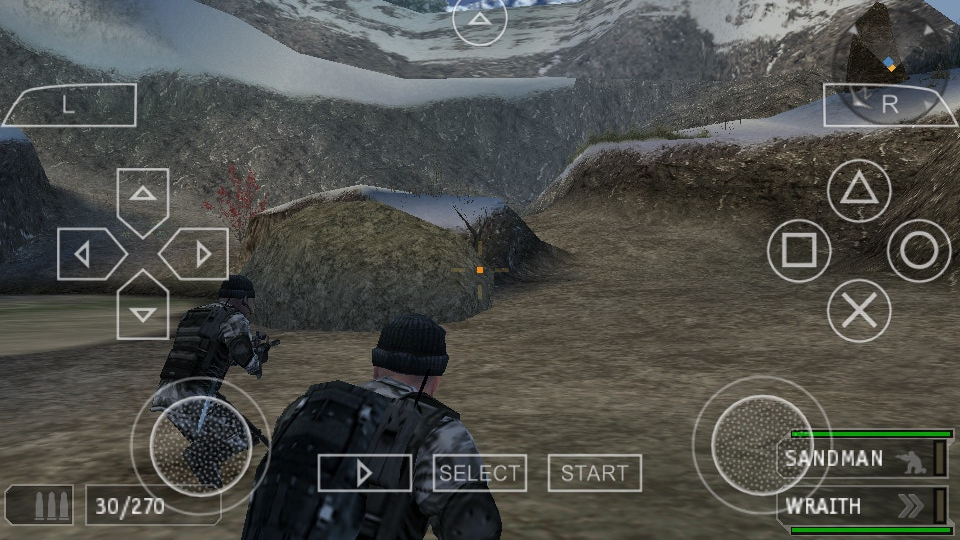Toggle the fast-forward arrow button beside SELECT
The height and width of the screenshot is (540, 960).
(365, 473)
